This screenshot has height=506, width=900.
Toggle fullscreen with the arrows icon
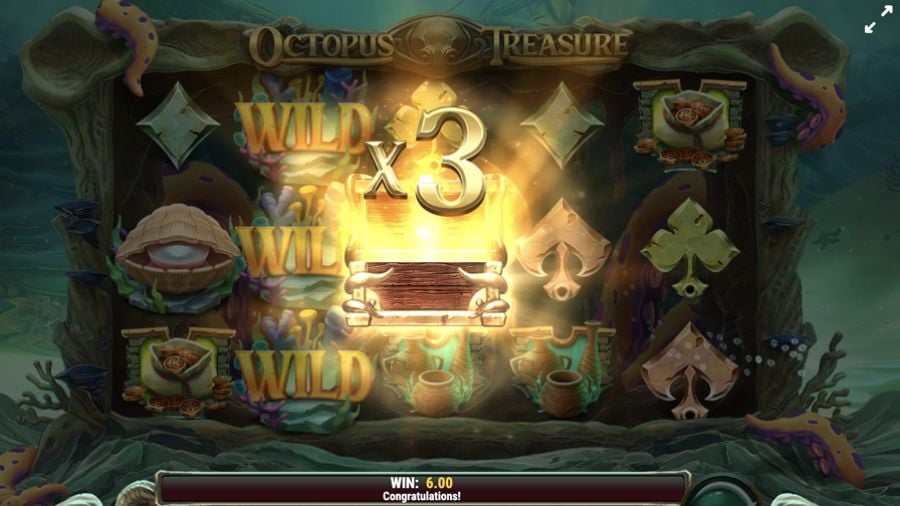(877, 20)
